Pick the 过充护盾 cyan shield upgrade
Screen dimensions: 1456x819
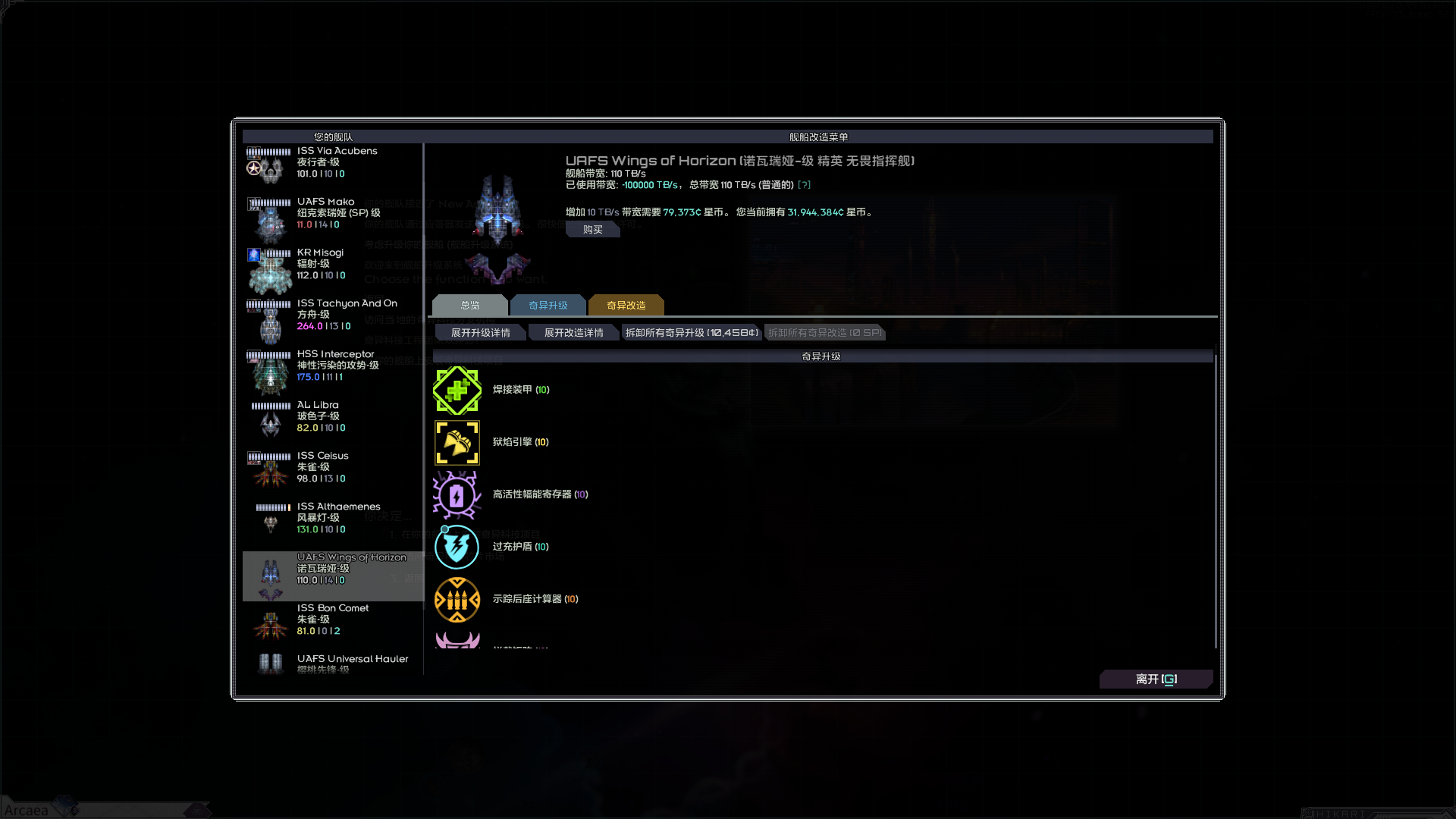coord(457,548)
